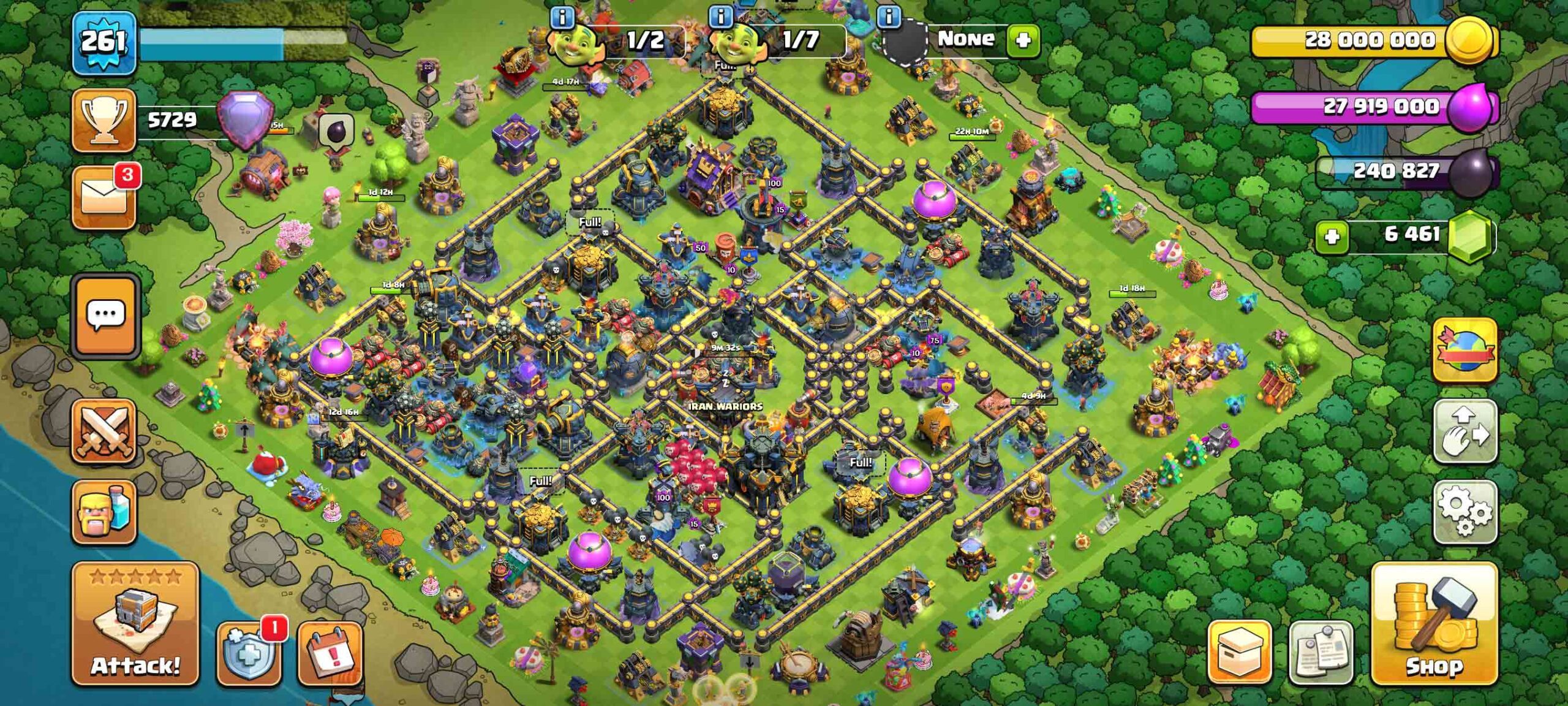Viewport: 1568px width, 706px height.
Task: Open the Settings gears
Action: pos(1464,512)
